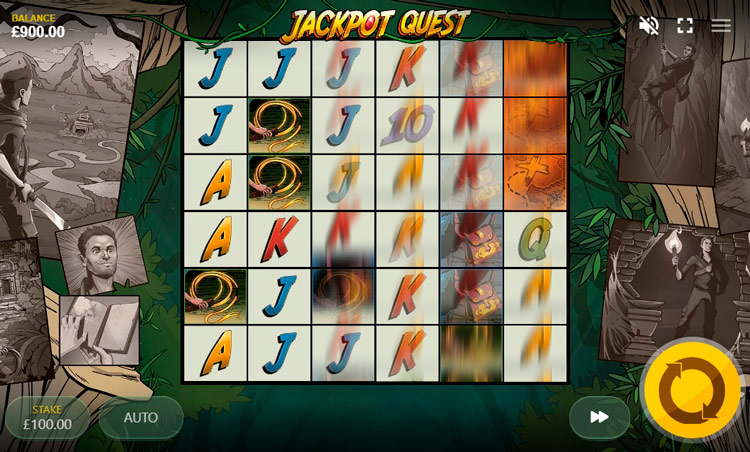Unmute the game sound

649,26
